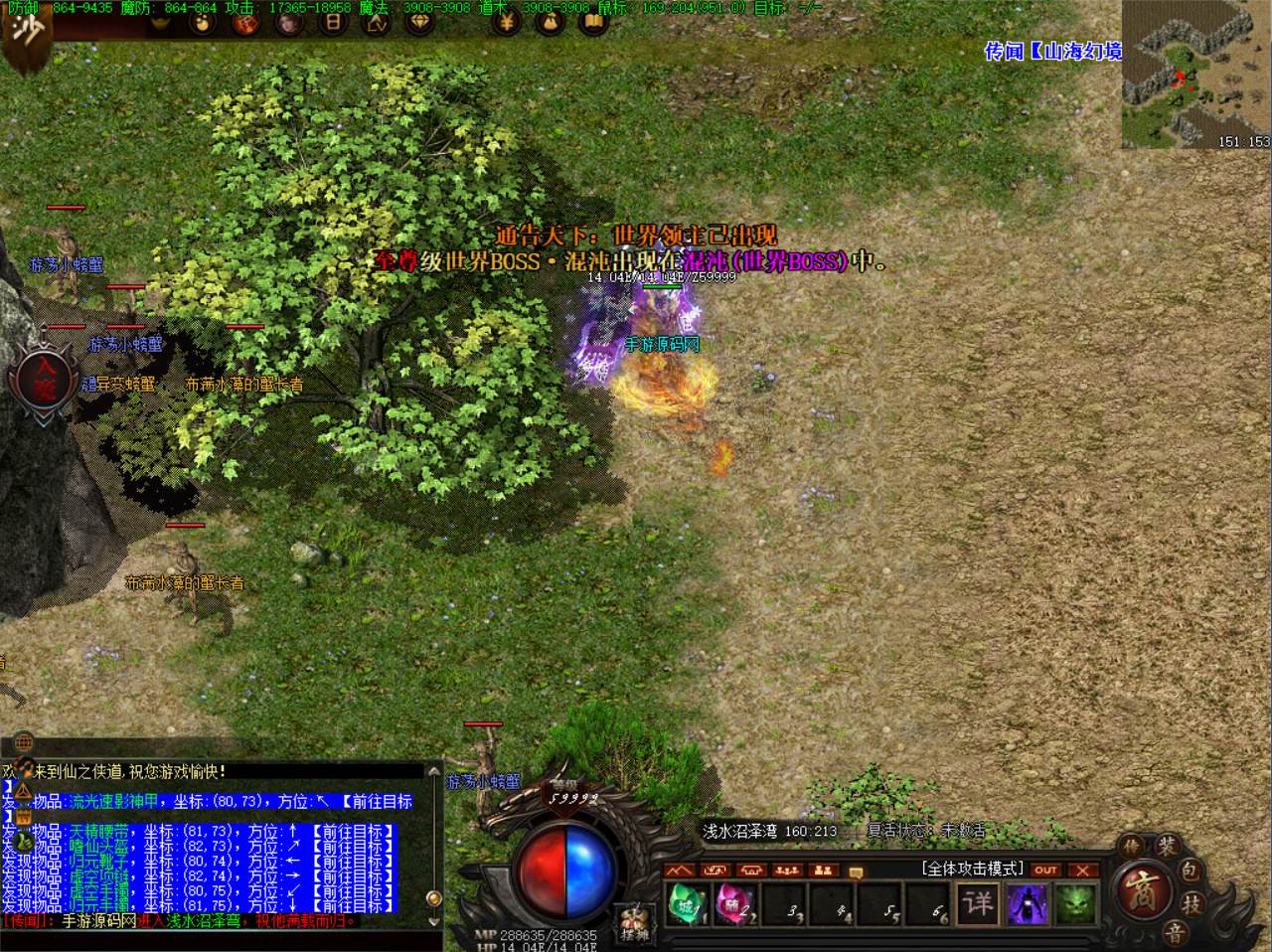1272x952 pixels.
Task: Open the LV level-up icon
Action: [377, 22]
